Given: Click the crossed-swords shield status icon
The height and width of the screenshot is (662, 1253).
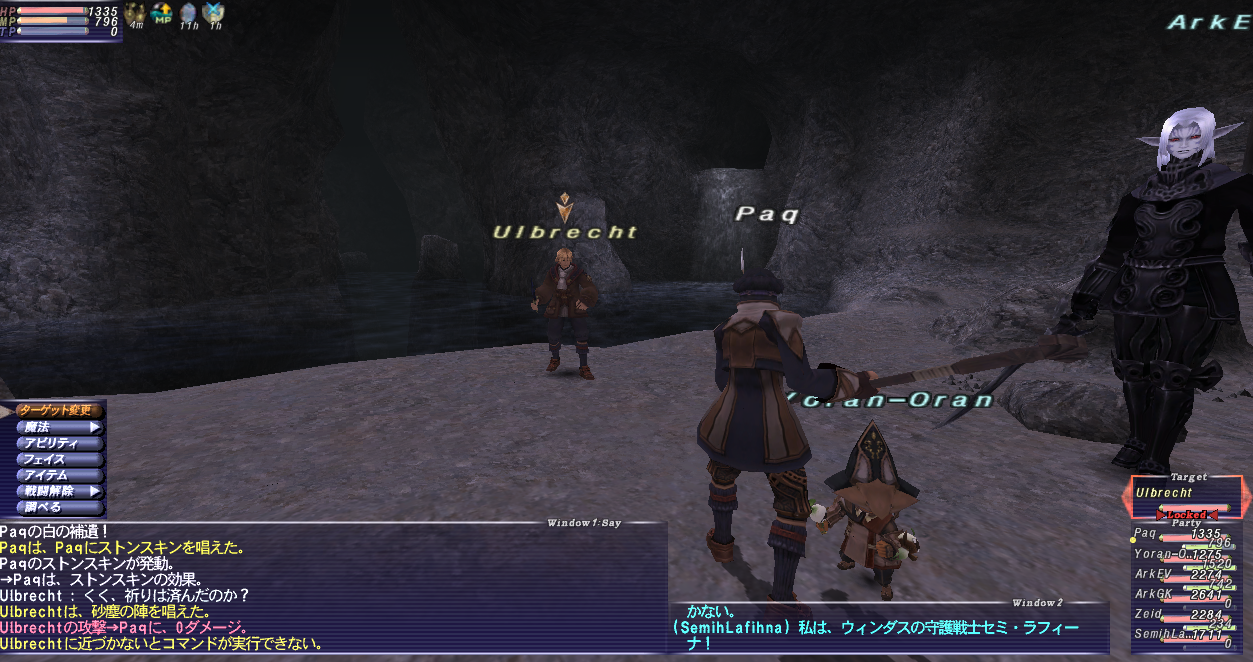Looking at the screenshot, I should [x=213, y=13].
